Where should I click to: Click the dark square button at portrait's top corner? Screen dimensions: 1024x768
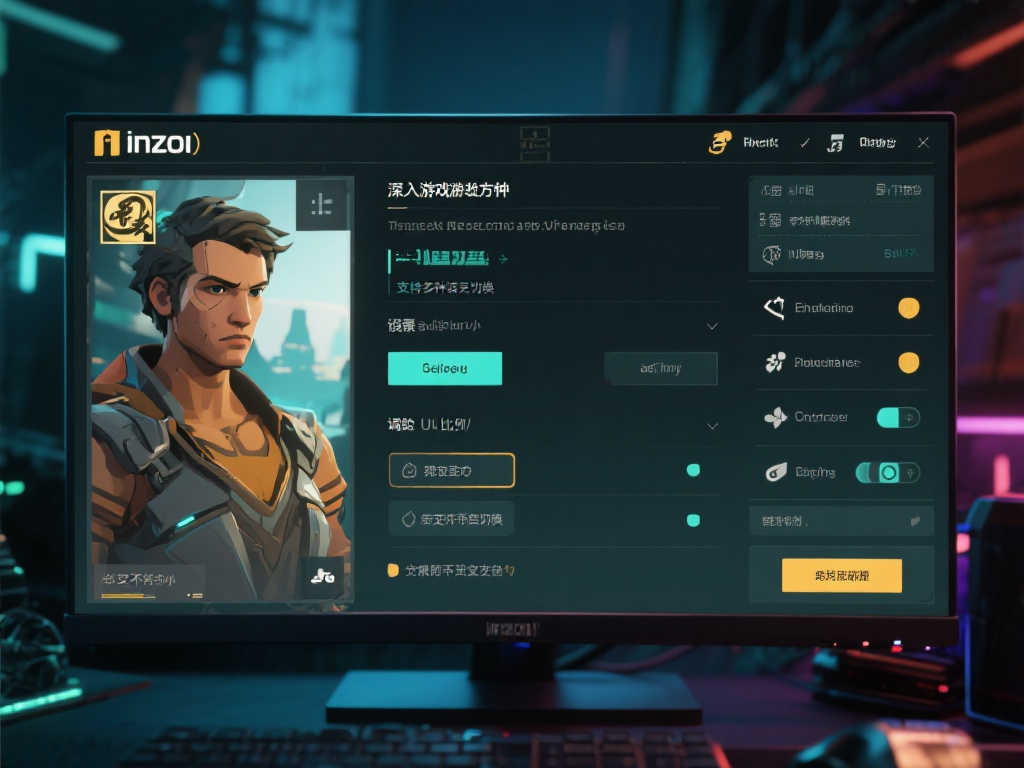tap(322, 205)
